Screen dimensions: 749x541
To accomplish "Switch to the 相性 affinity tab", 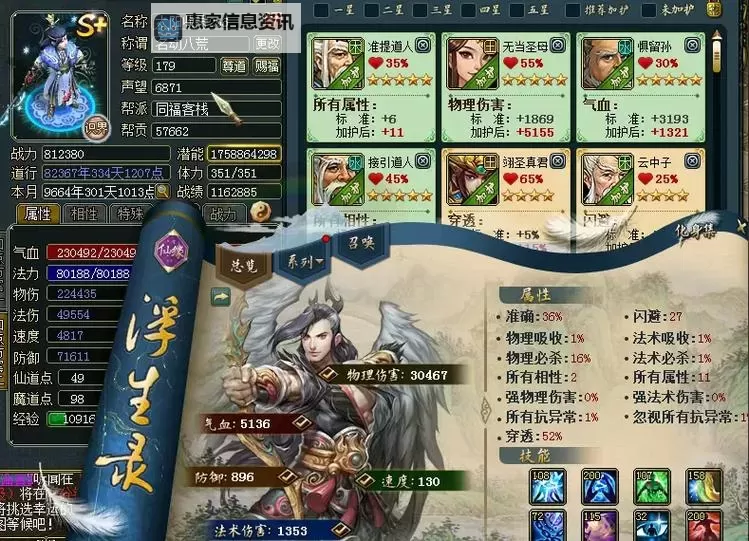I will pos(83,213).
